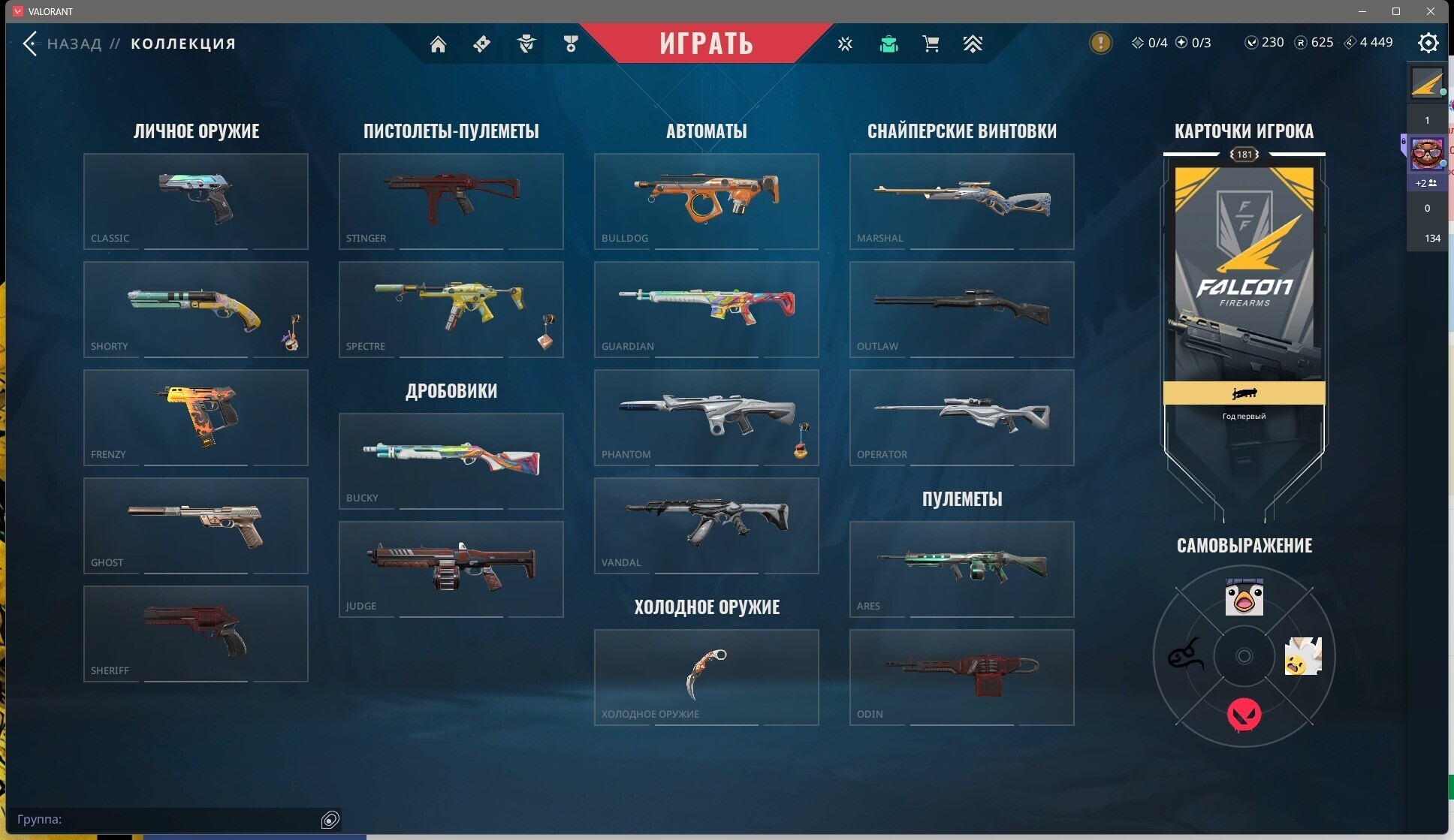Close the VALORANT window
Screen dimensions: 1454x840
pos(1431,11)
